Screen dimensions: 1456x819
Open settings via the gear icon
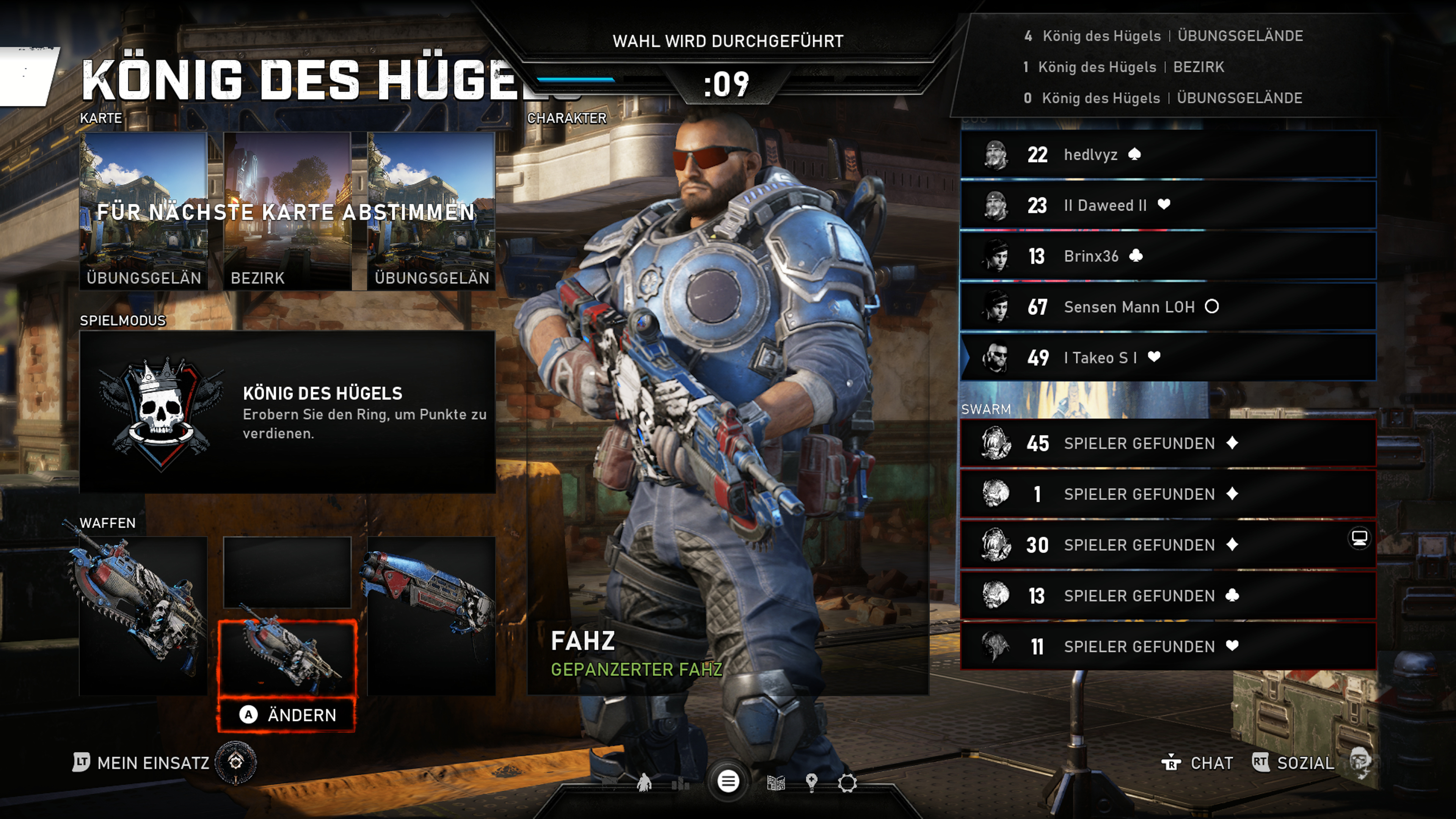point(847,783)
